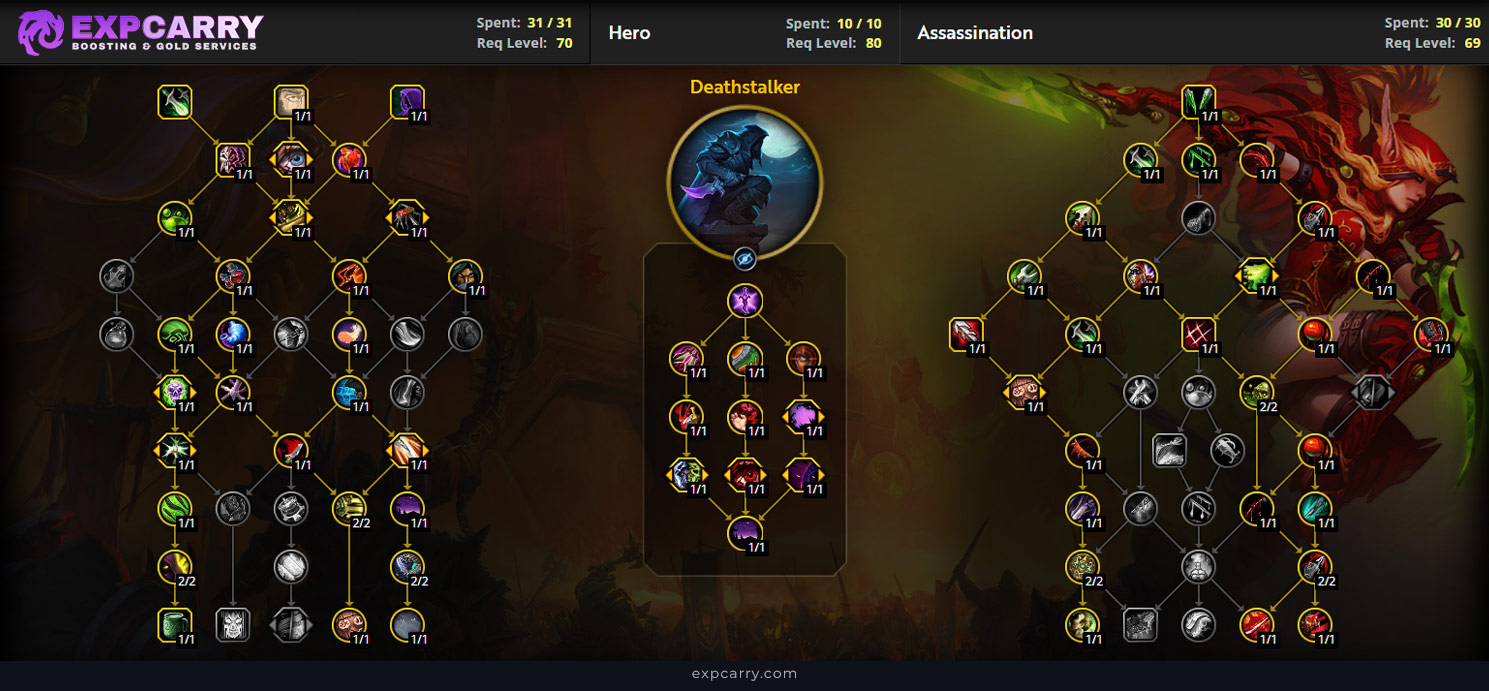Select the purple dagger node topping the hero tree

point(744,300)
